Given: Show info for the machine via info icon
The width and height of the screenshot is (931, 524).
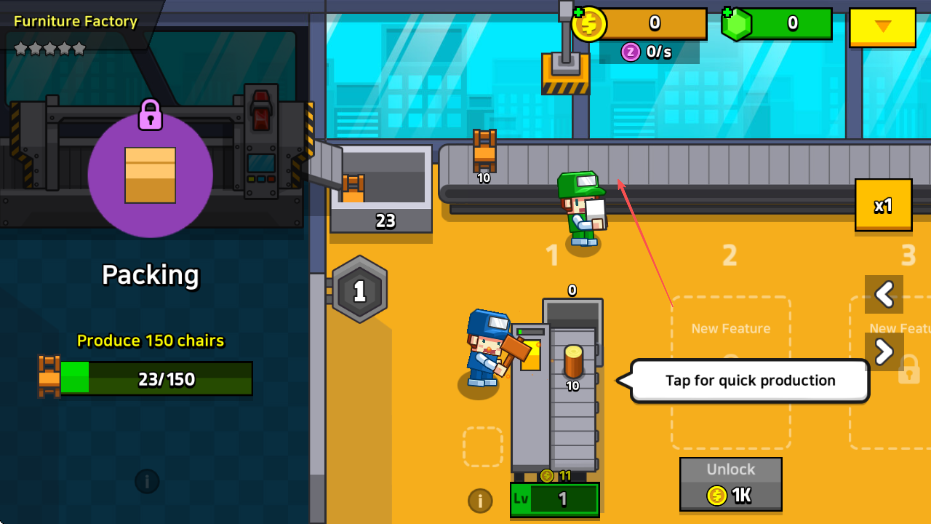Looking at the screenshot, I should tap(480, 500).
